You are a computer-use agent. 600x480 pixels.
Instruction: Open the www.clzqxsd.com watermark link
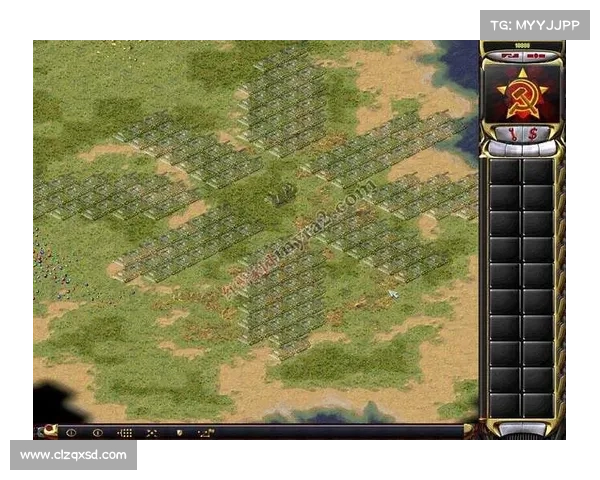click(x=75, y=455)
